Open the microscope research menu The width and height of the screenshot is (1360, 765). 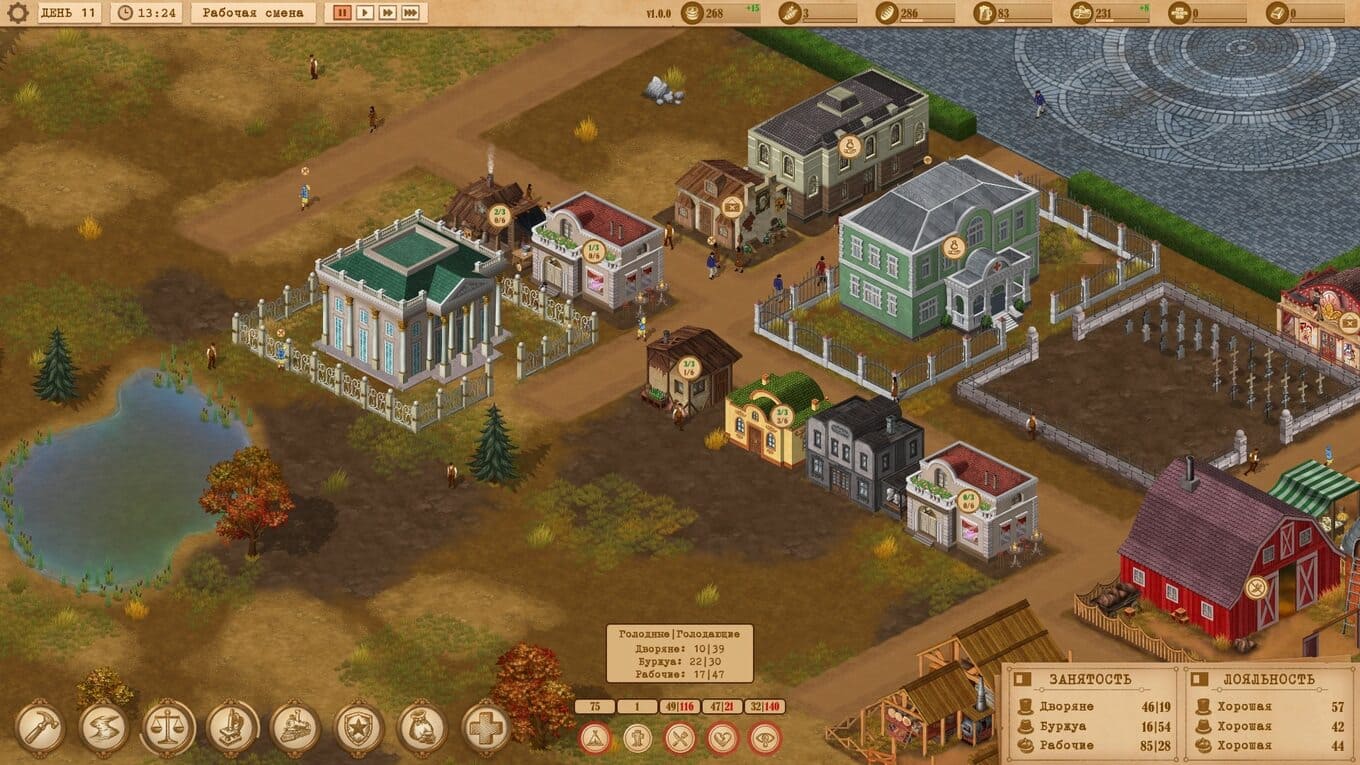point(232,727)
